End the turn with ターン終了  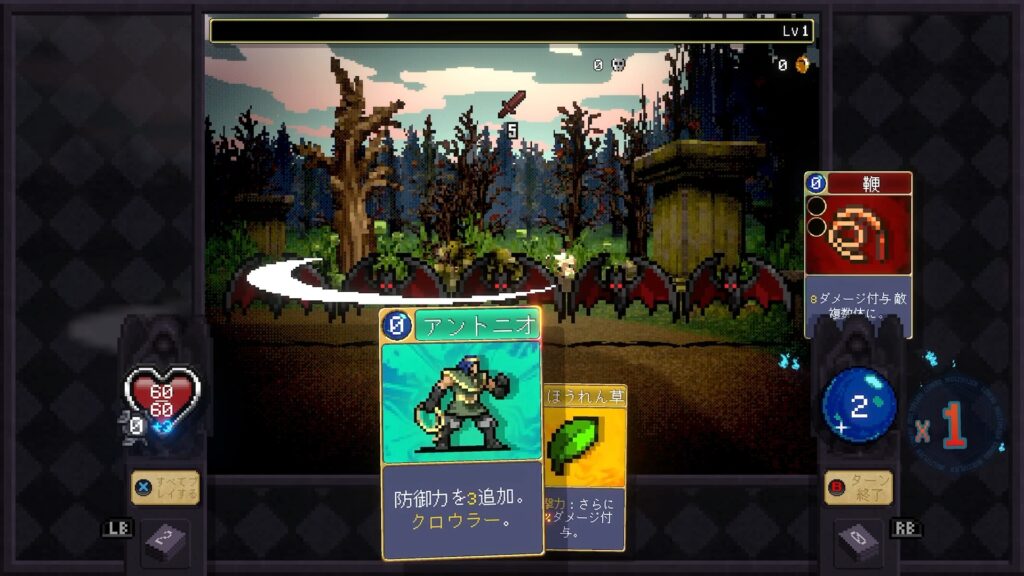(858, 488)
